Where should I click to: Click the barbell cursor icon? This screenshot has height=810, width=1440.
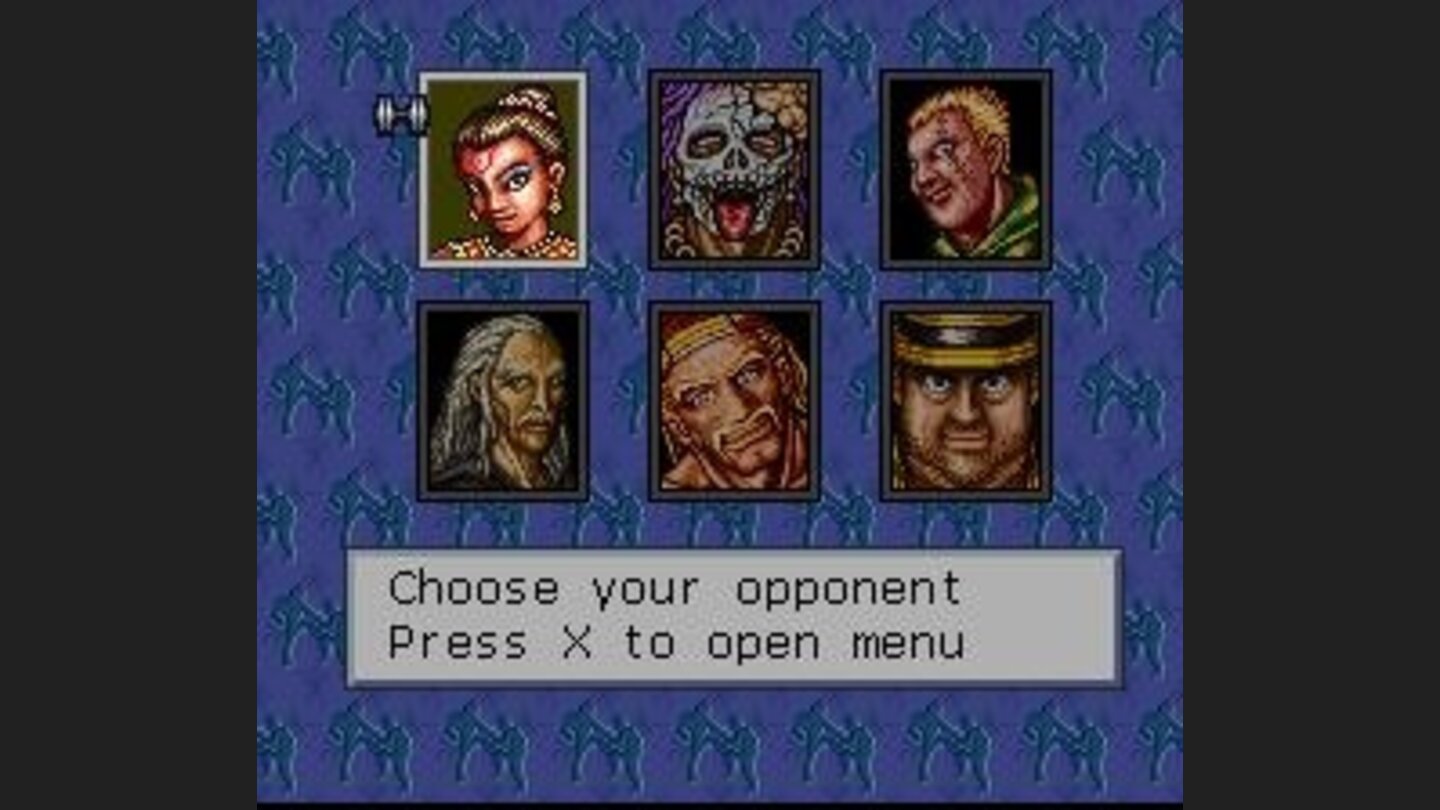pyautogui.click(x=398, y=113)
